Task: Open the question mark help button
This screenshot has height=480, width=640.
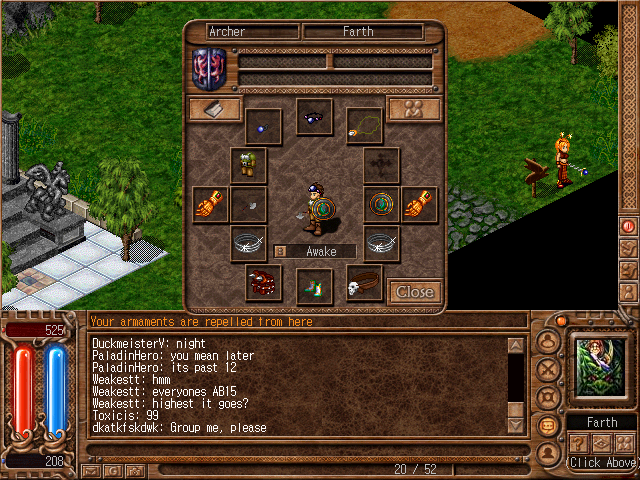Action: 579,443
